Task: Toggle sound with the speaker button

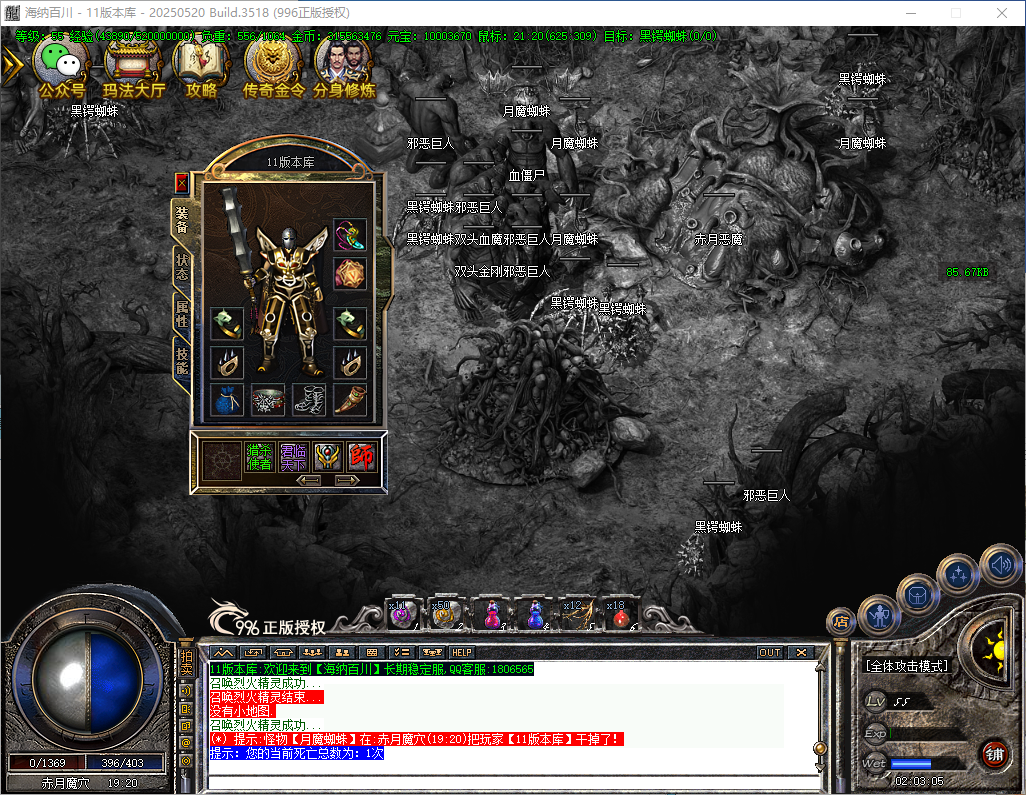Action: [1000, 566]
